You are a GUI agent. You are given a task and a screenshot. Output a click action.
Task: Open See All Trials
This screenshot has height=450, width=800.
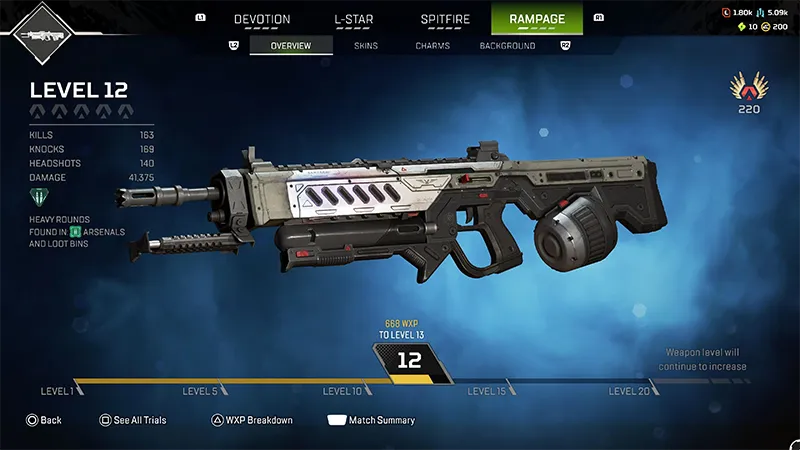point(133,420)
